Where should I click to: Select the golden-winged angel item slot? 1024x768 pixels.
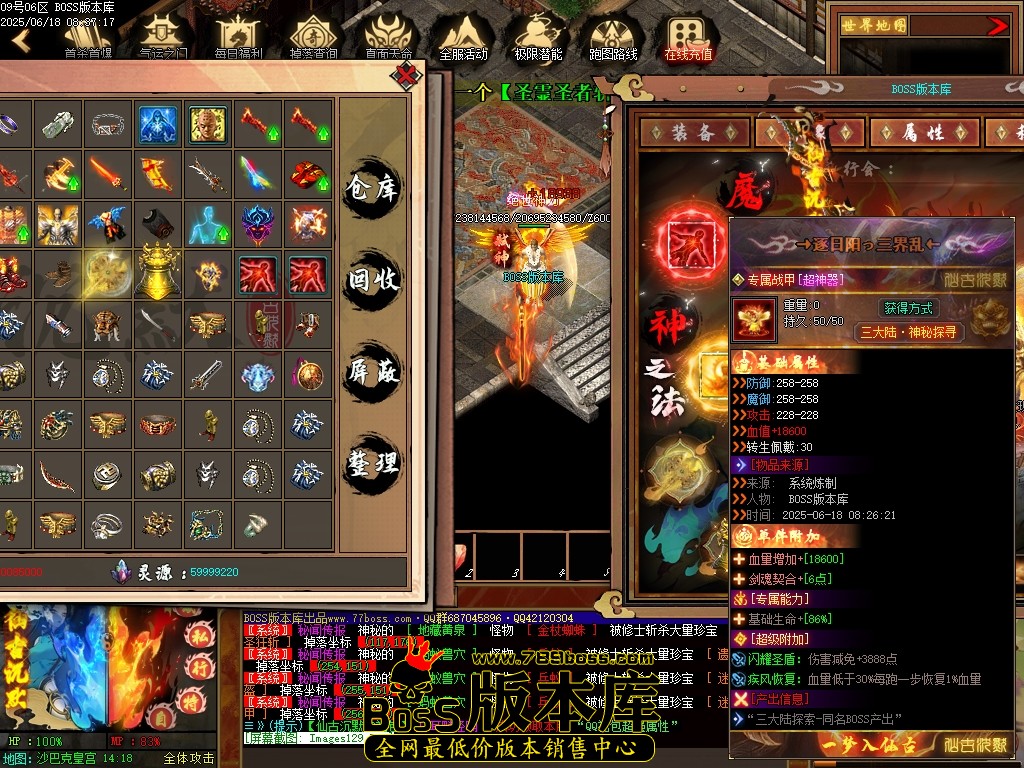click(x=58, y=224)
